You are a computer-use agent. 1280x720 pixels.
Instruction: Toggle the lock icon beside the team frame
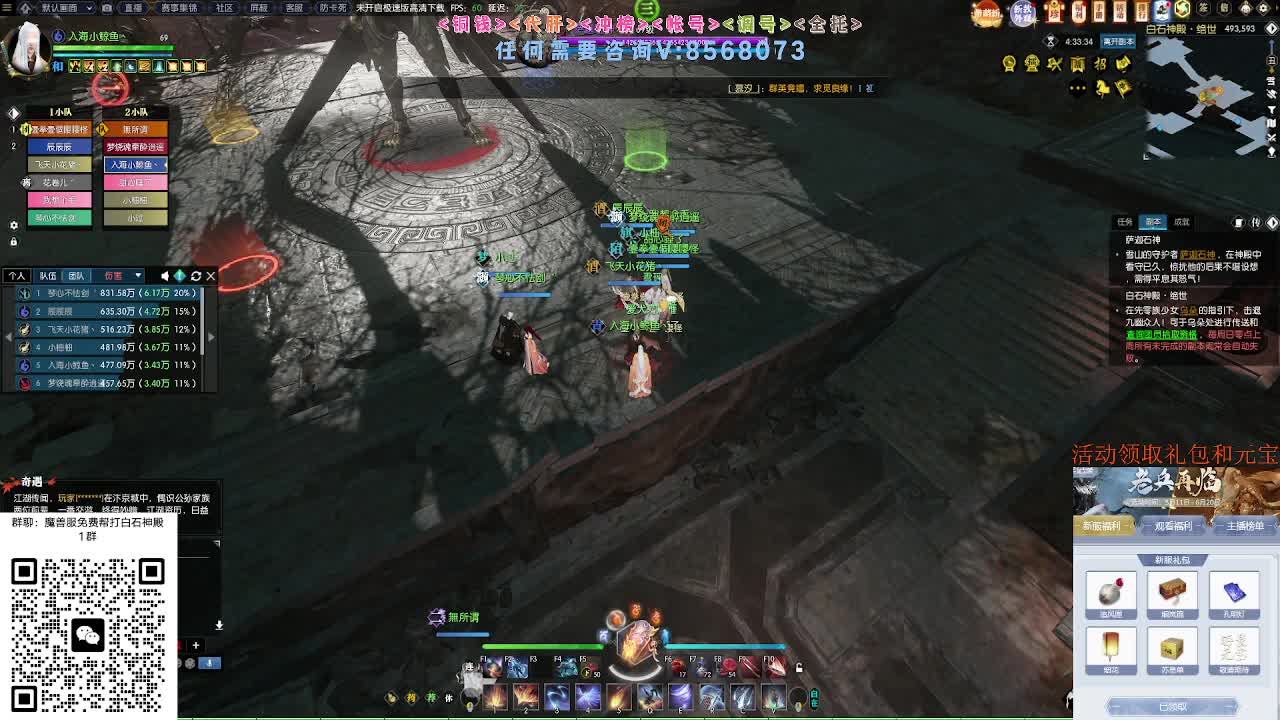[13, 242]
